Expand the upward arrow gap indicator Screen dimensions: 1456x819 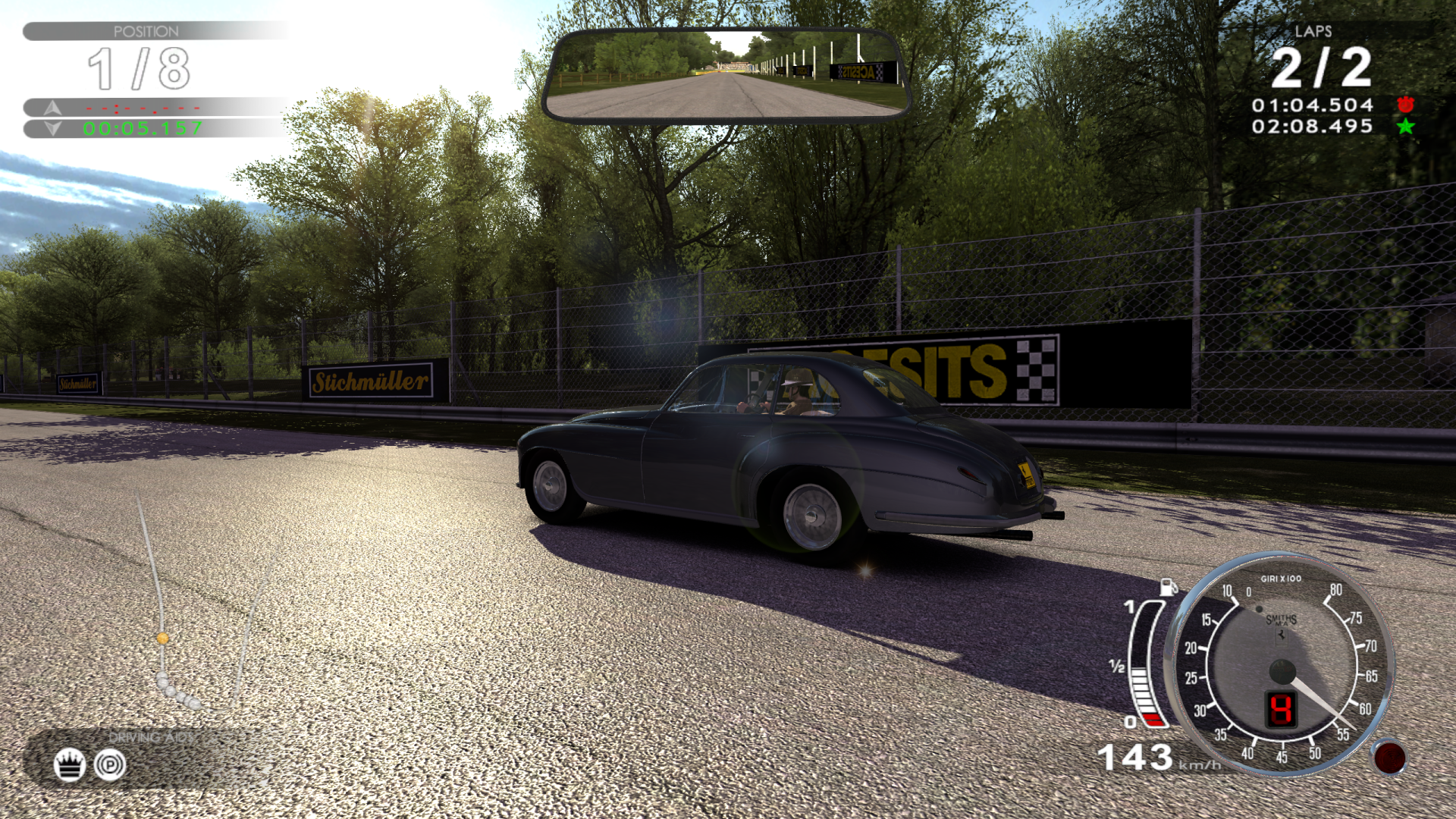click(51, 107)
